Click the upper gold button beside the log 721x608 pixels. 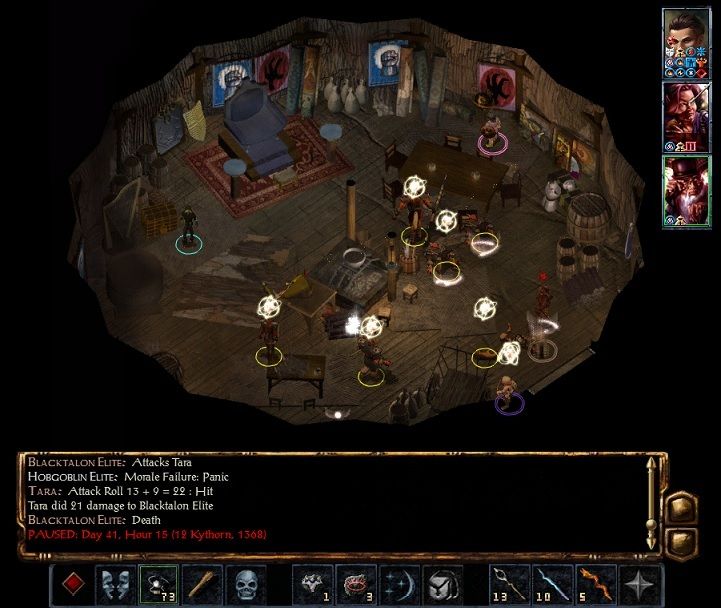[x=681, y=507]
